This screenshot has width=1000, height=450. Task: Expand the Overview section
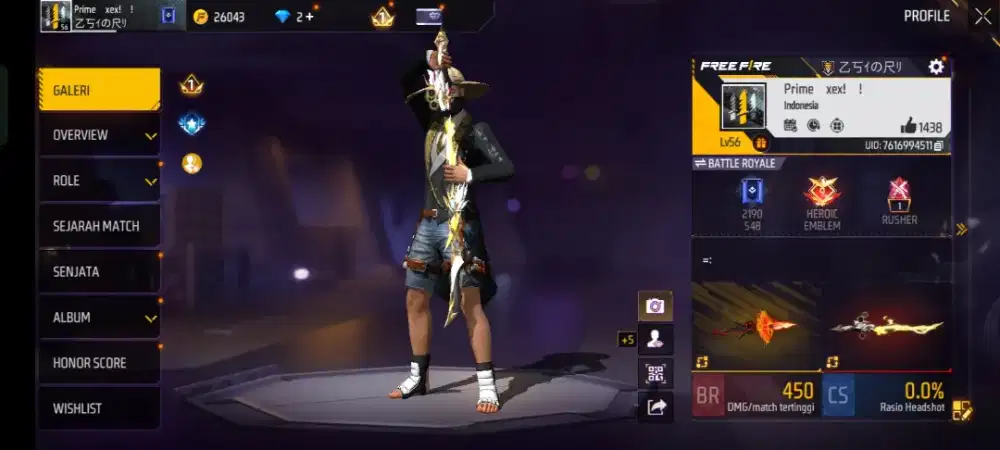click(x=98, y=135)
